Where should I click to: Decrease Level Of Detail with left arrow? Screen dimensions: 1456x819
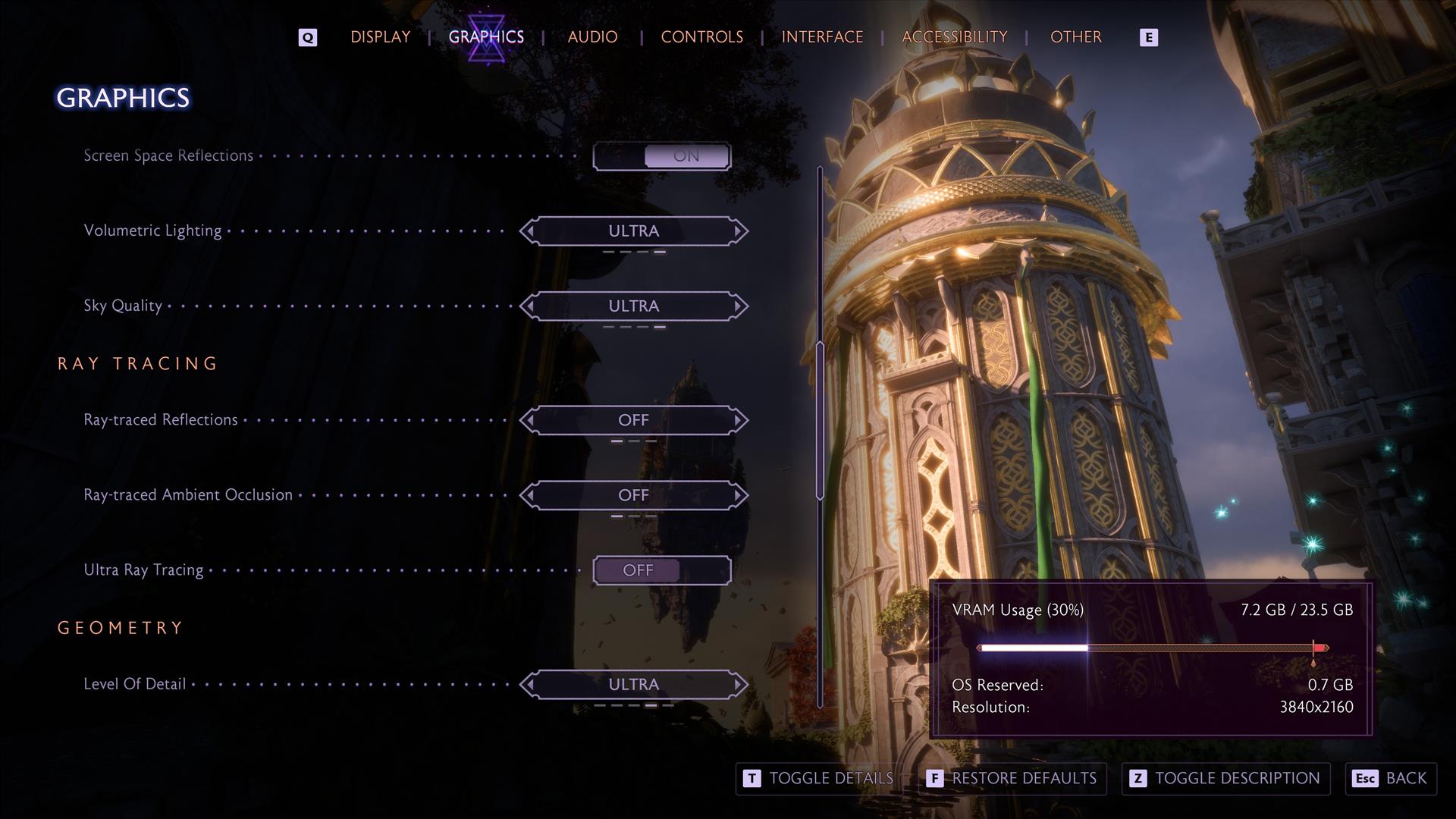pos(530,685)
